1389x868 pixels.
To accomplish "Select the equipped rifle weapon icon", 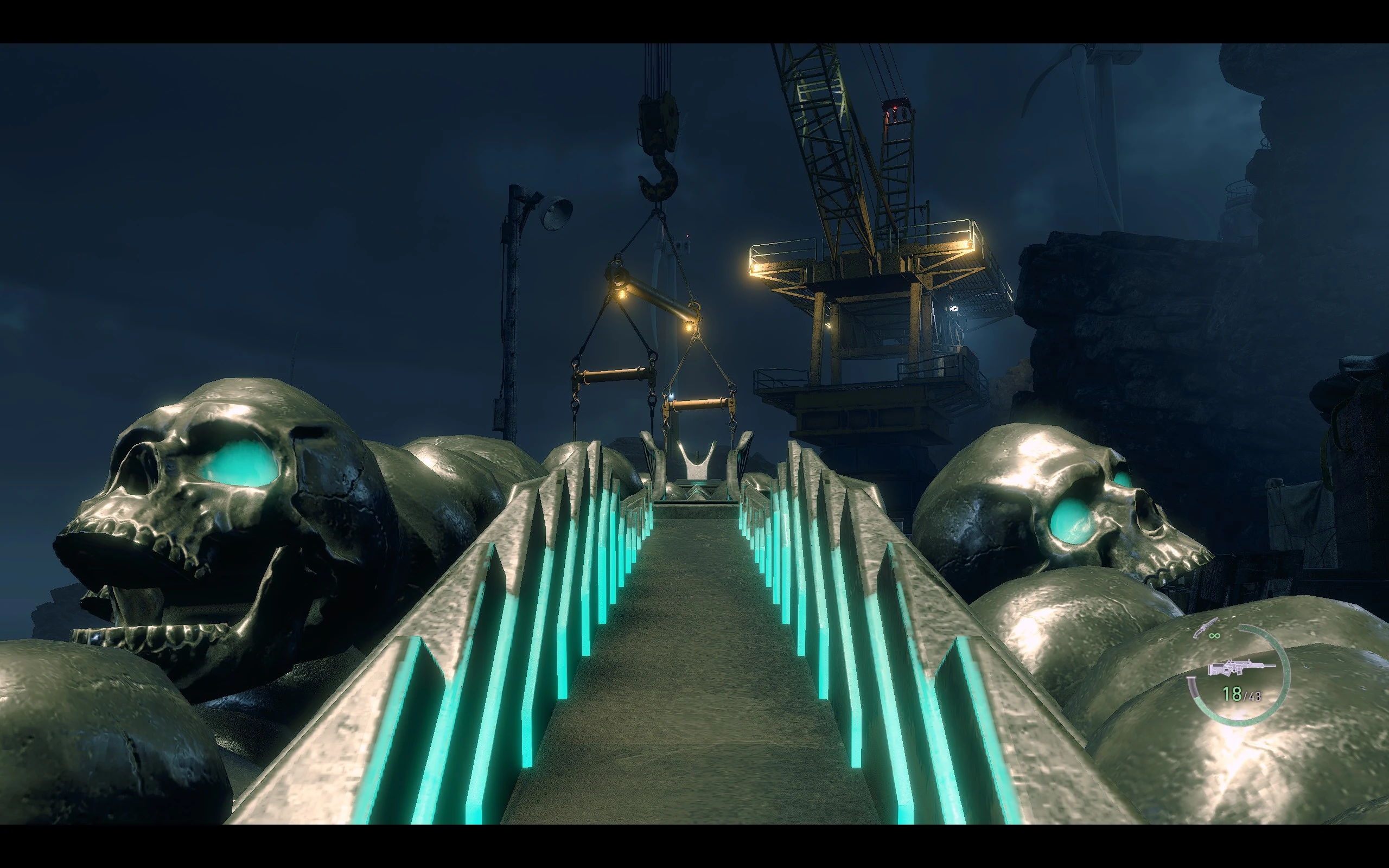I will [x=1240, y=668].
